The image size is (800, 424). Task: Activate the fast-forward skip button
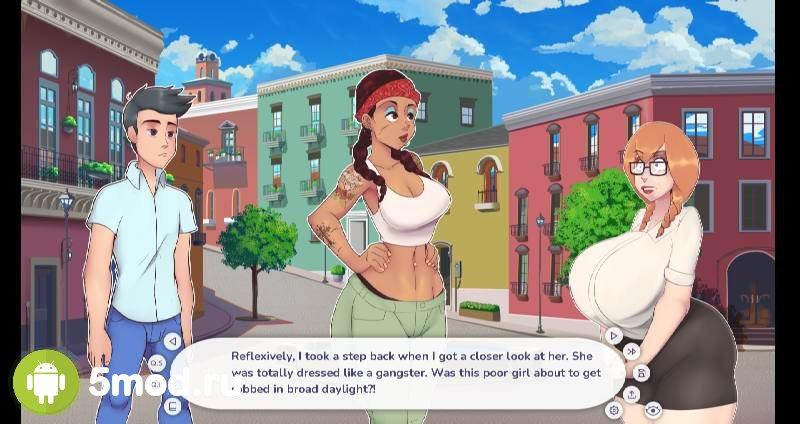coord(631,351)
